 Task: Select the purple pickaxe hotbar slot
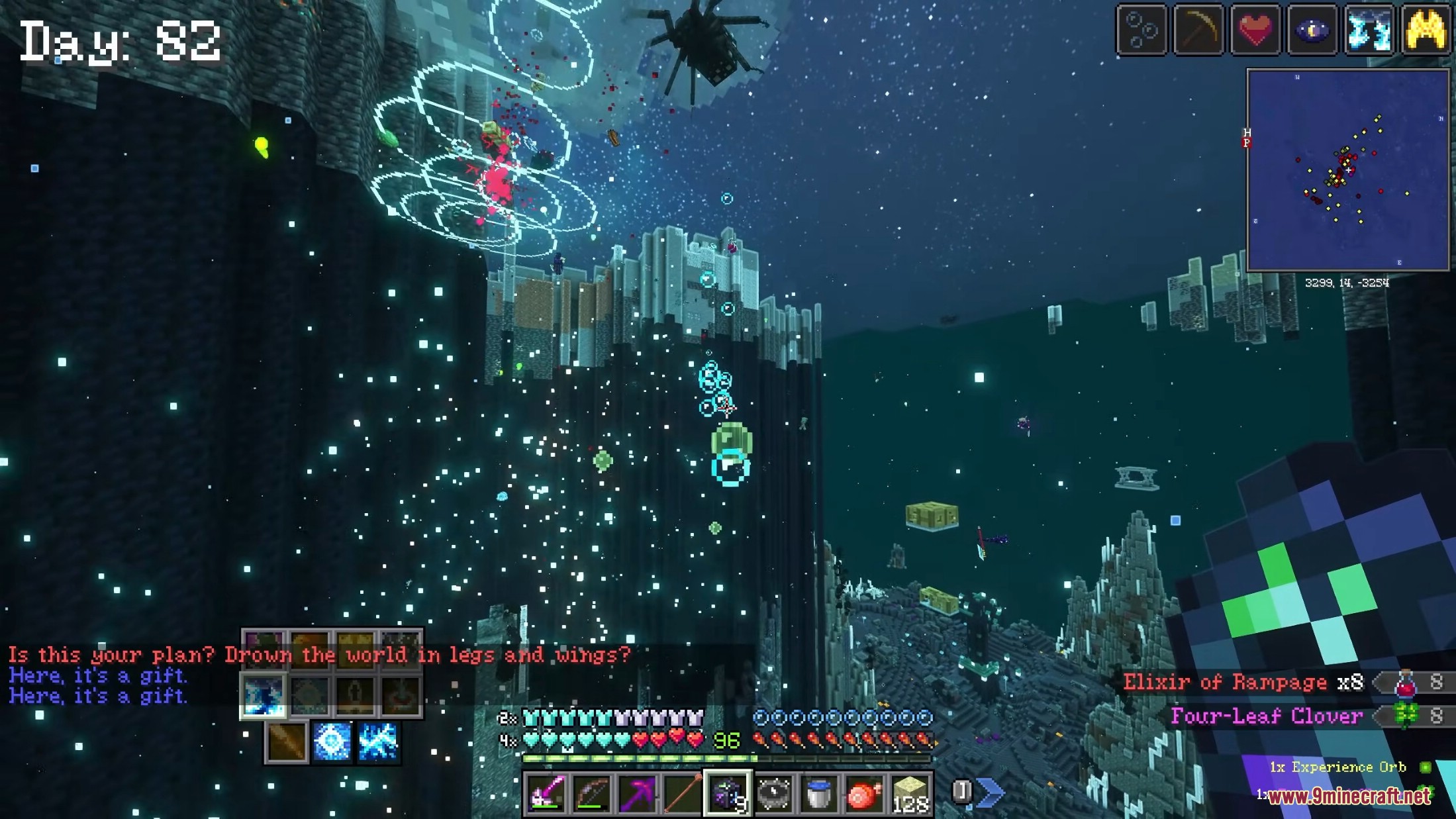coord(637,792)
